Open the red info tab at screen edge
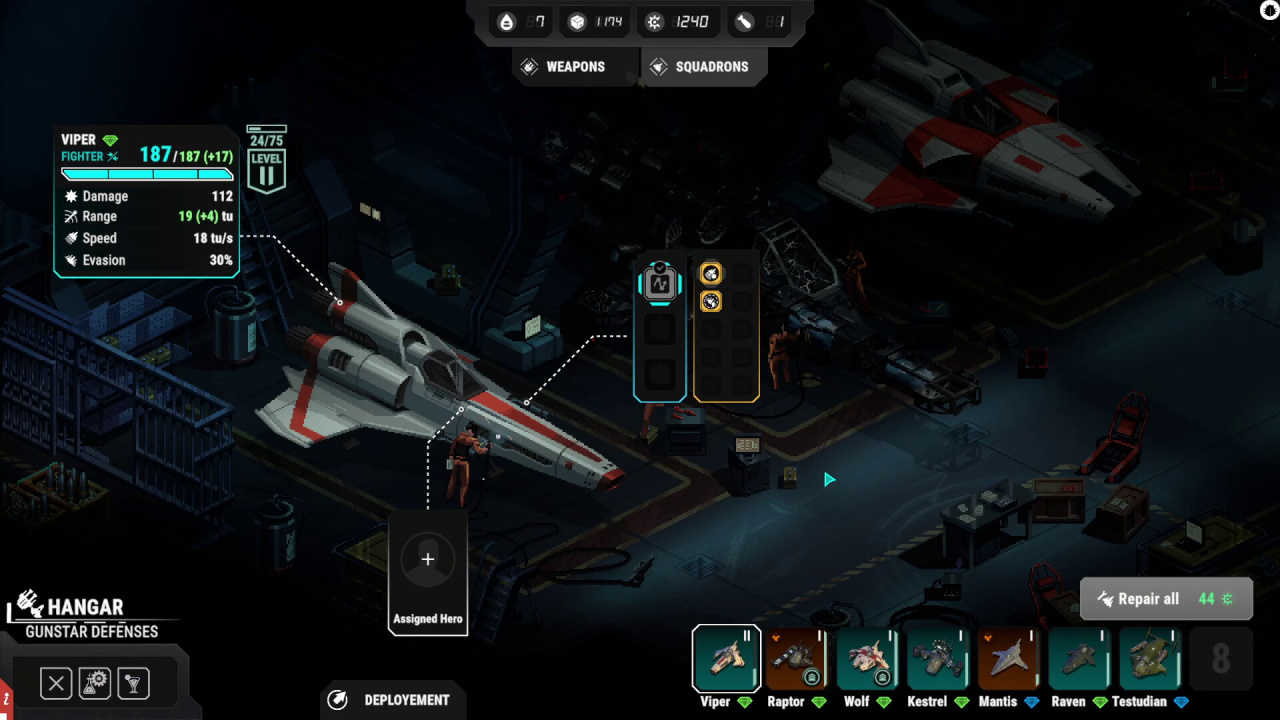The width and height of the screenshot is (1280, 720). point(4,696)
